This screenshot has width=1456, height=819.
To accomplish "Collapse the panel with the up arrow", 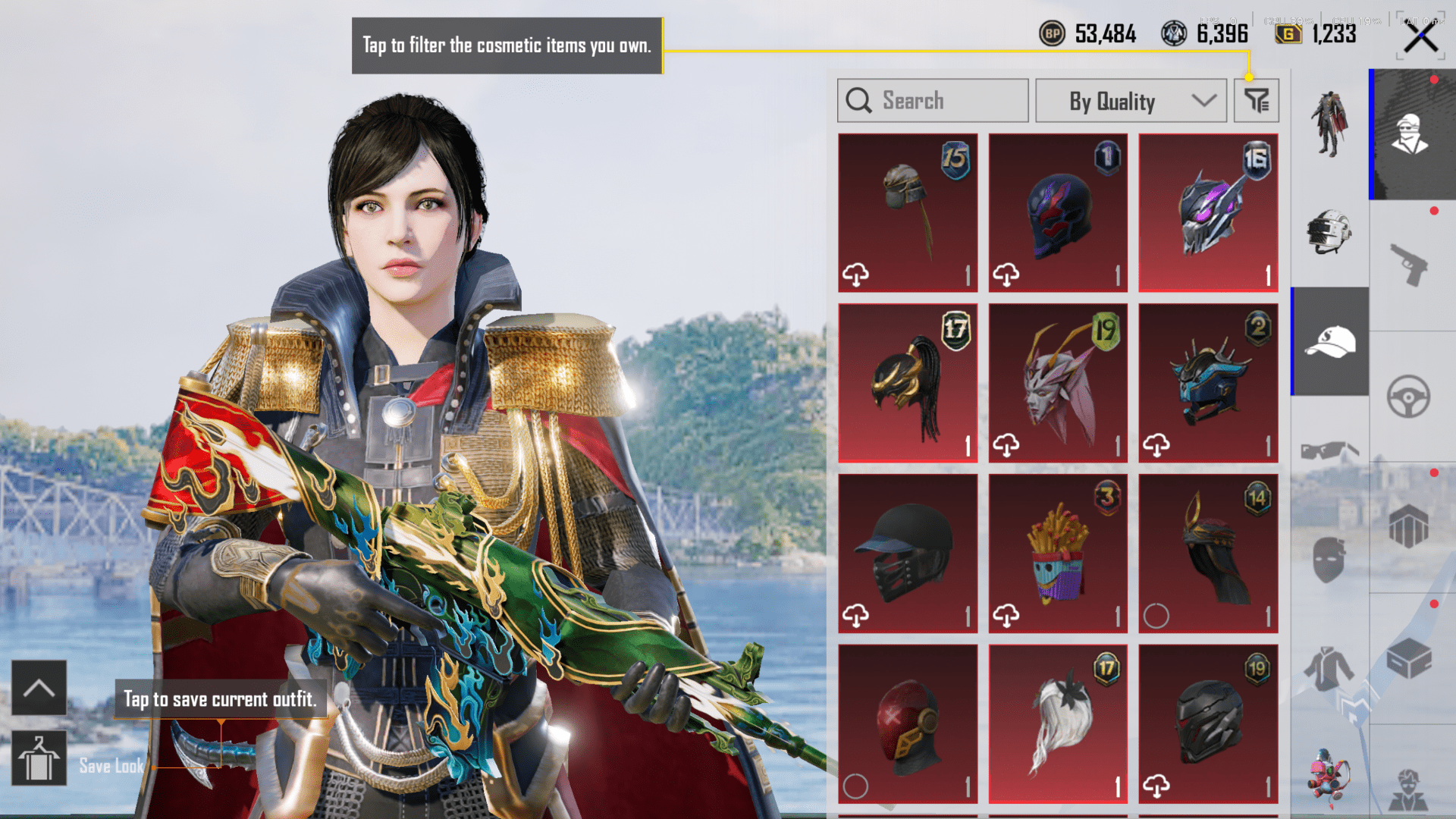I will 39,688.
